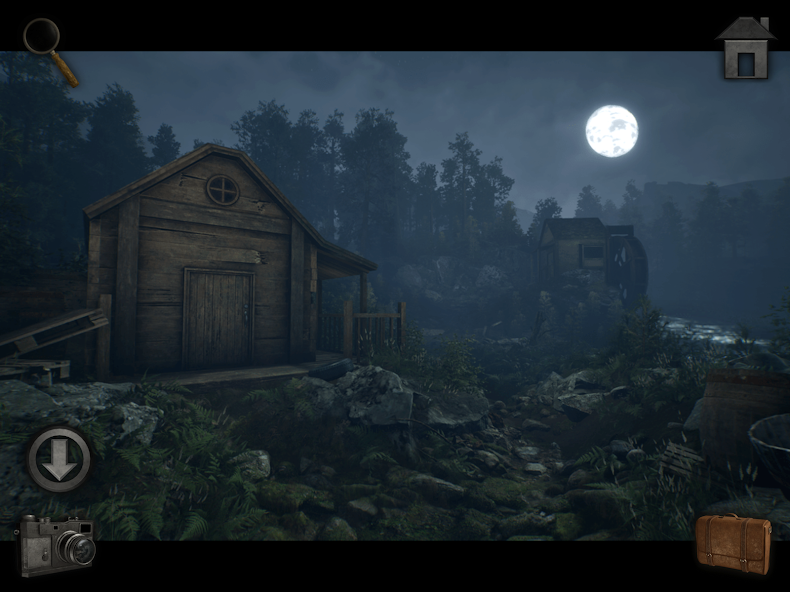Go back using the down arrow button
Image resolution: width=790 pixels, height=592 pixels.
point(59,460)
